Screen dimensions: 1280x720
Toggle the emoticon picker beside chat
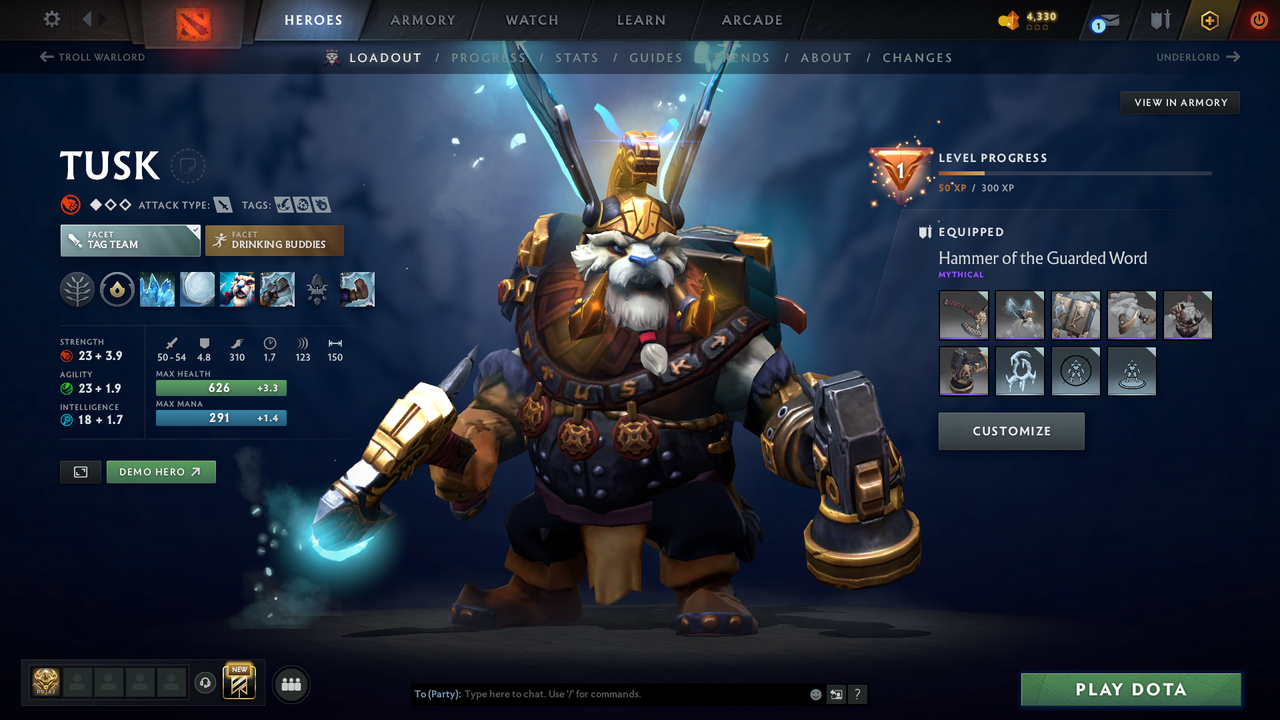click(x=815, y=693)
